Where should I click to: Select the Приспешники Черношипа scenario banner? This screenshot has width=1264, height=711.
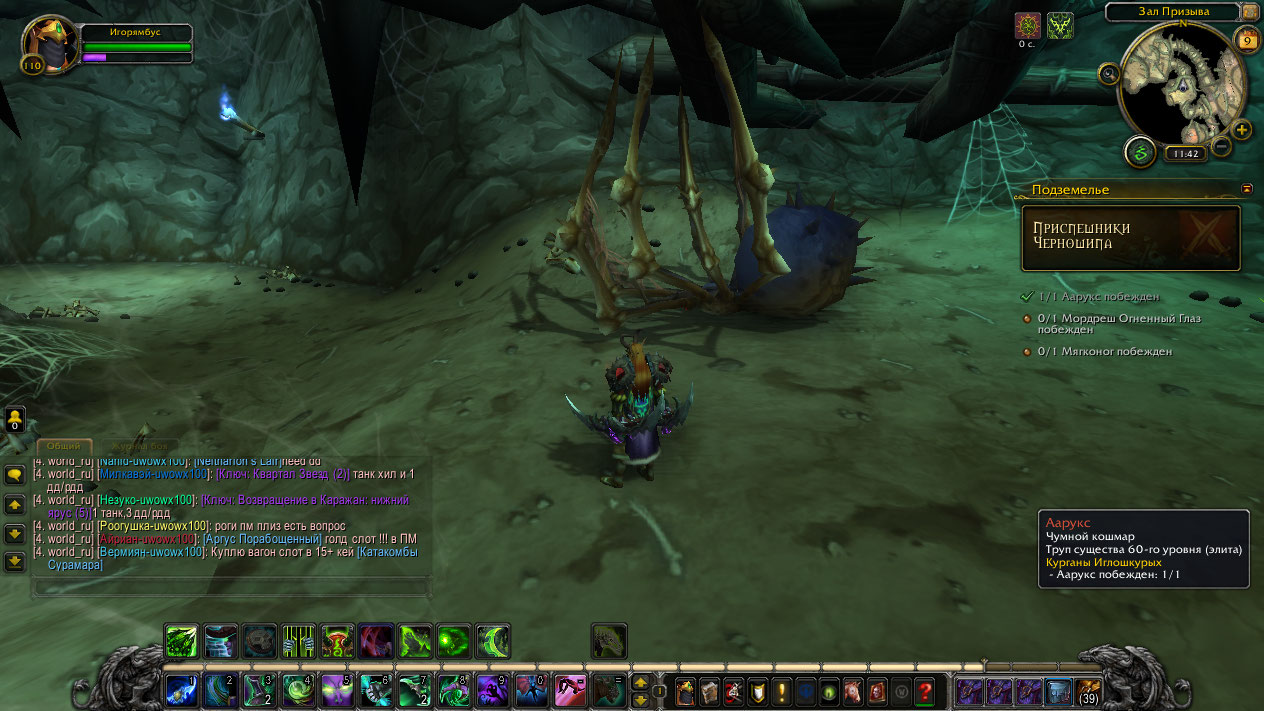(1130, 238)
